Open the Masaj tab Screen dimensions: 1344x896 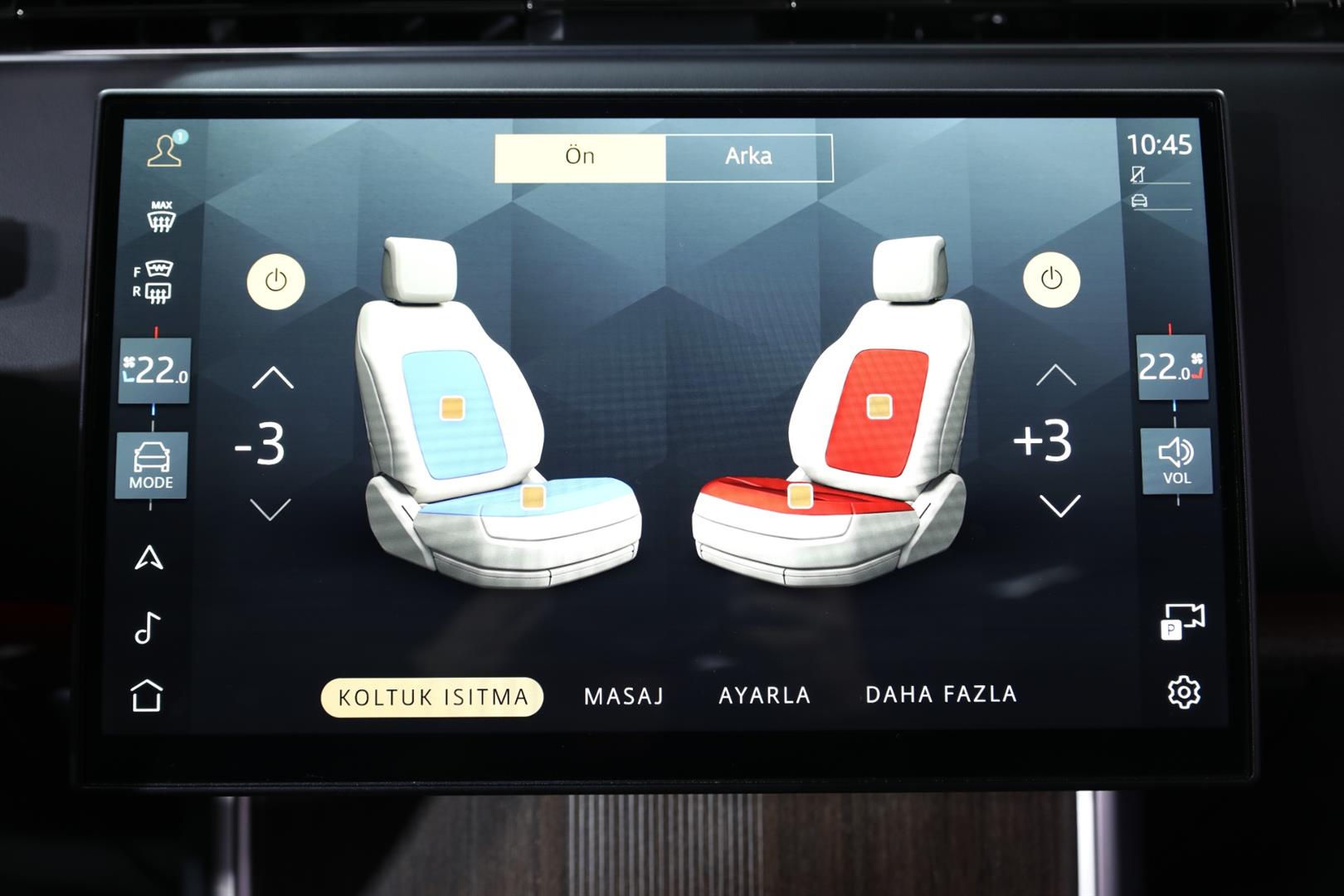point(624,696)
